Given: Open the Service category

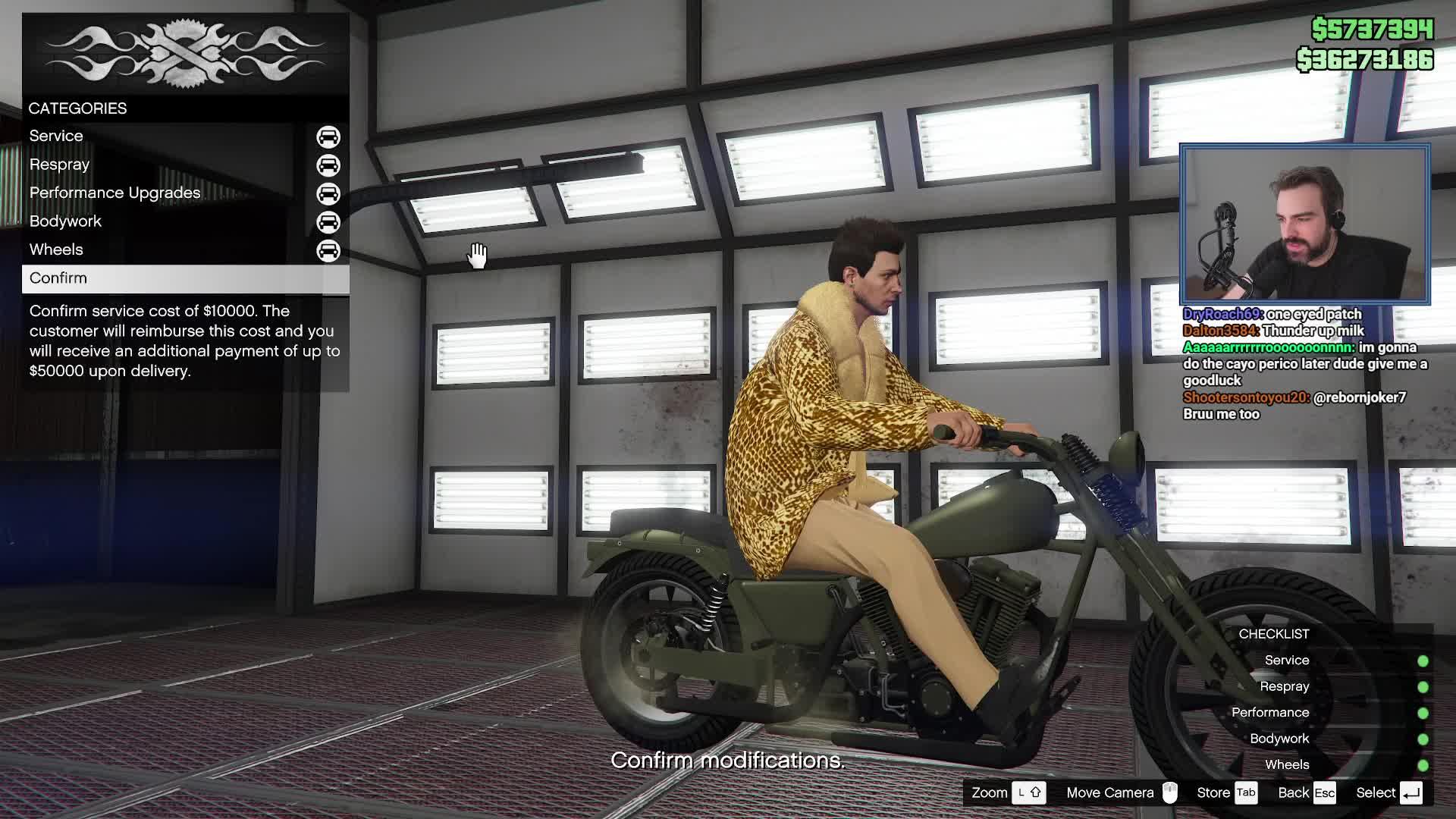Looking at the screenshot, I should click(x=56, y=136).
